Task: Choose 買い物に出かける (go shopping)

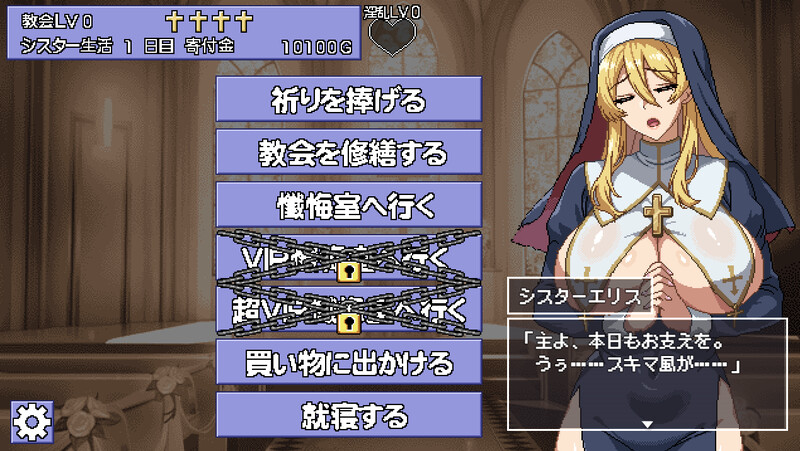Action: pyautogui.click(x=348, y=363)
